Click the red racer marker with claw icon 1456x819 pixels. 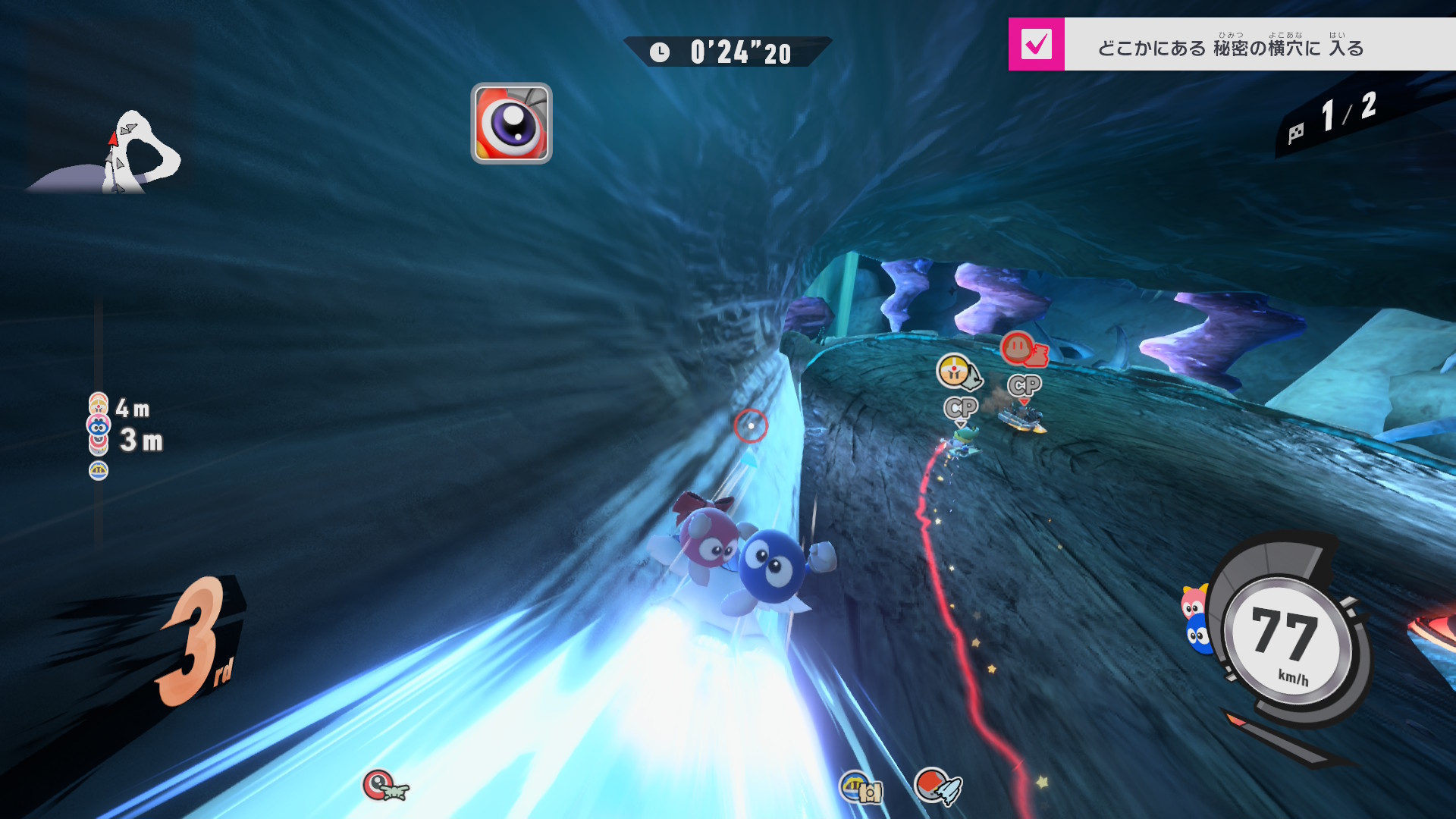(x=1023, y=349)
